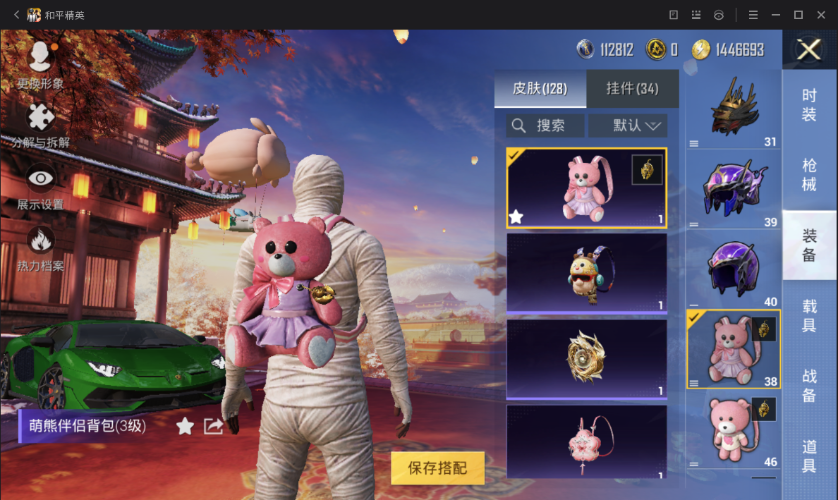
Task: Open the 默认 sort dropdown
Action: (627, 125)
